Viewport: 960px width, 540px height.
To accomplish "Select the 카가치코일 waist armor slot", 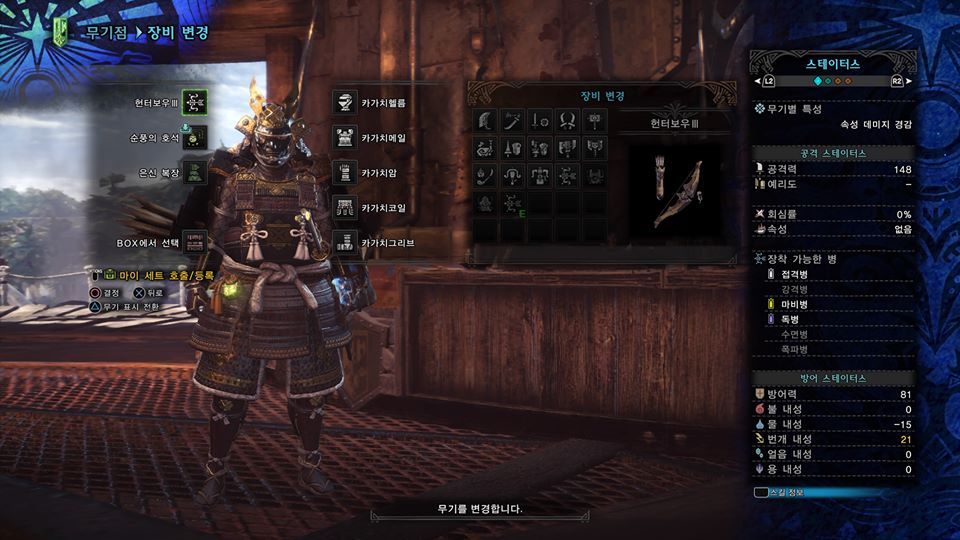I will 345,207.
